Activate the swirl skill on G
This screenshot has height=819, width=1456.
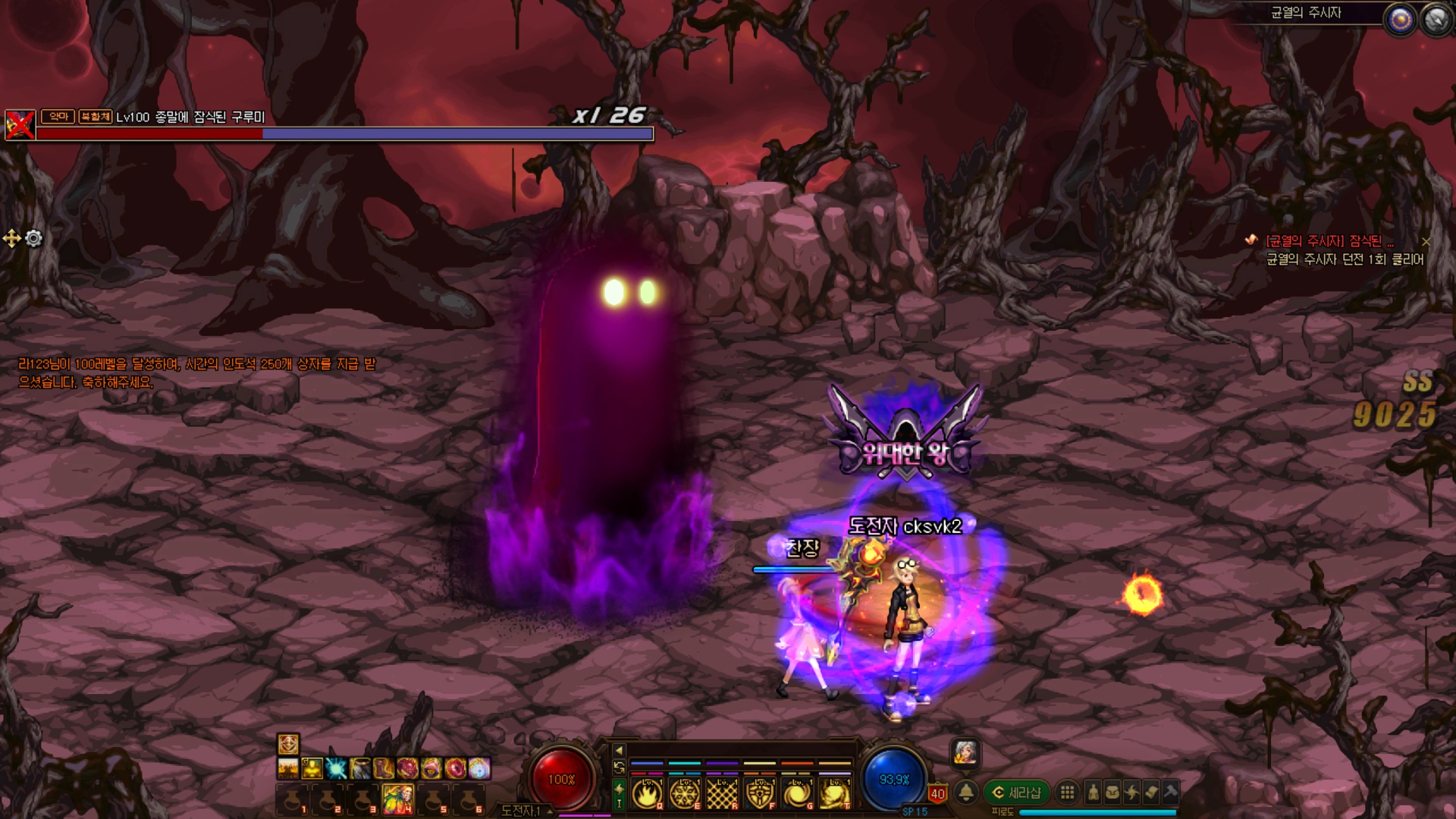[797, 794]
